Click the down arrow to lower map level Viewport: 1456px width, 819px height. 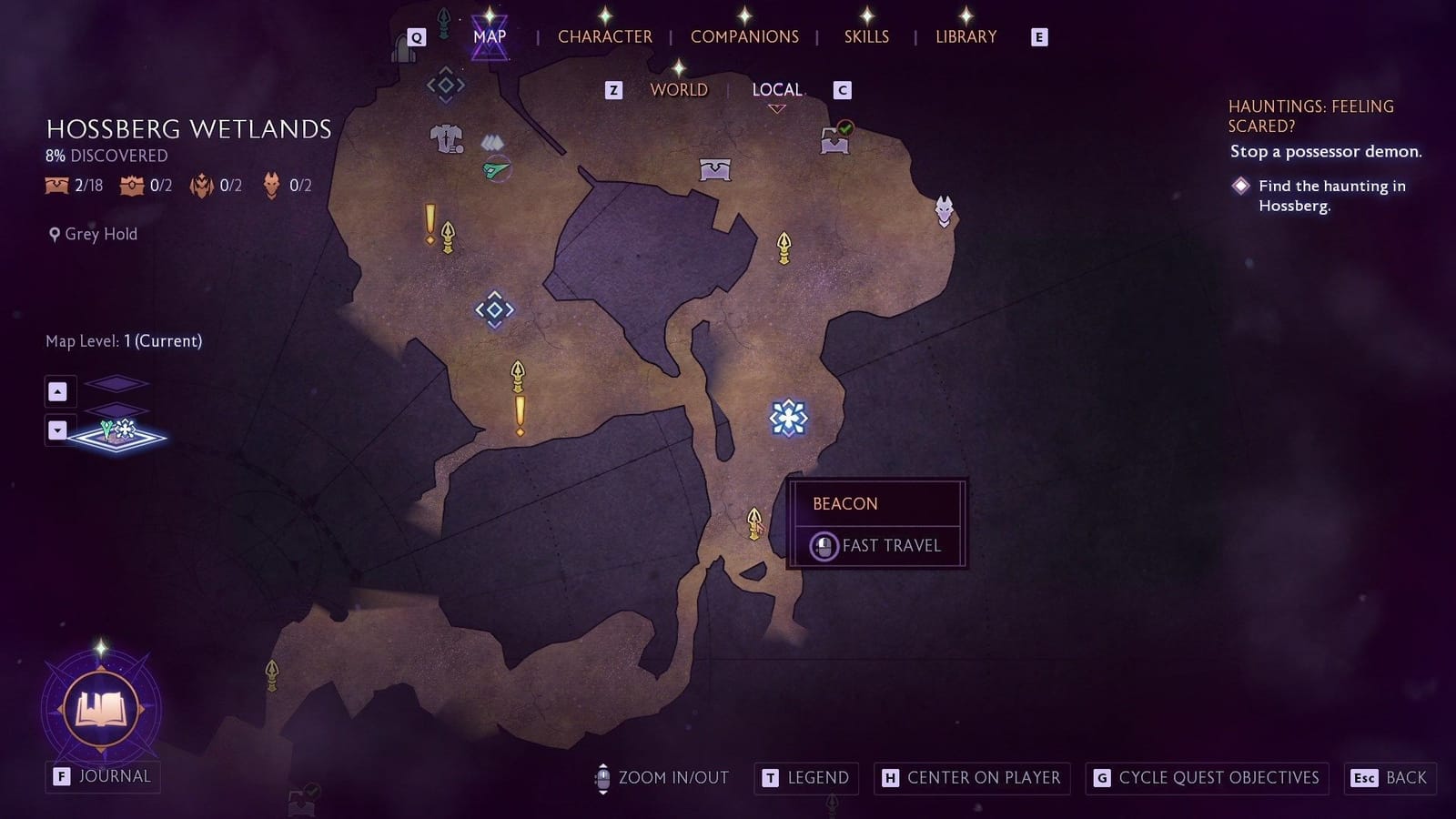point(59,430)
